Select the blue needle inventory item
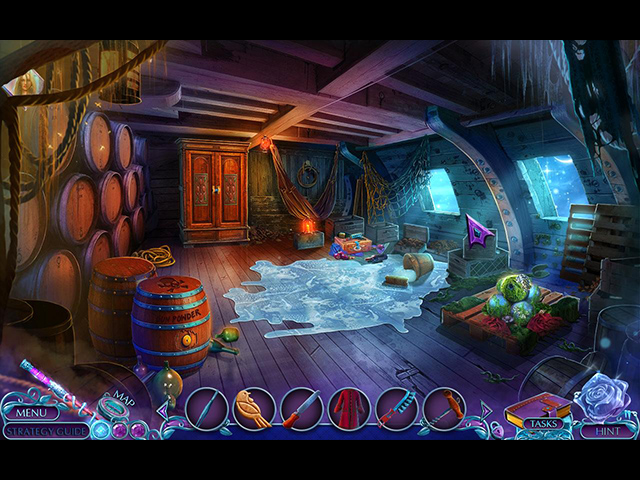640x480 pixels. (x=207, y=408)
